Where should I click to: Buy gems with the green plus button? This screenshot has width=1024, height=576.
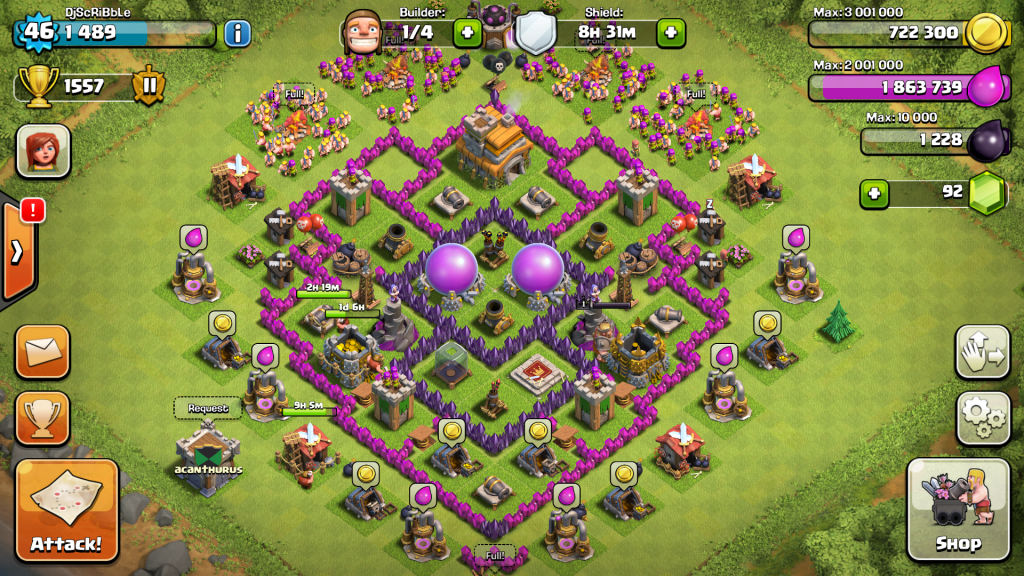click(874, 192)
